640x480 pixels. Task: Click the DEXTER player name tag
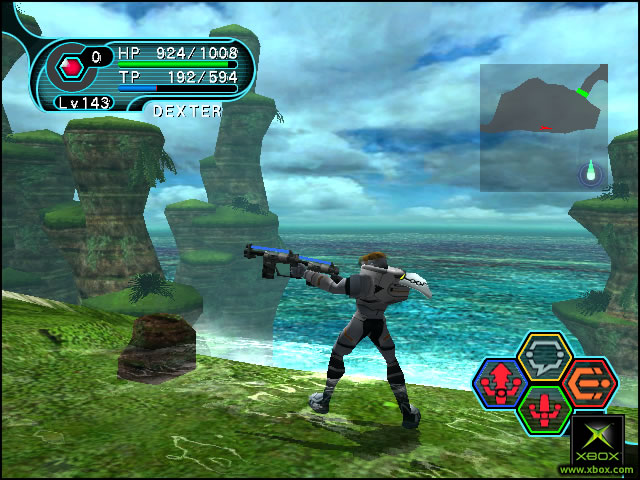pyautogui.click(x=187, y=112)
